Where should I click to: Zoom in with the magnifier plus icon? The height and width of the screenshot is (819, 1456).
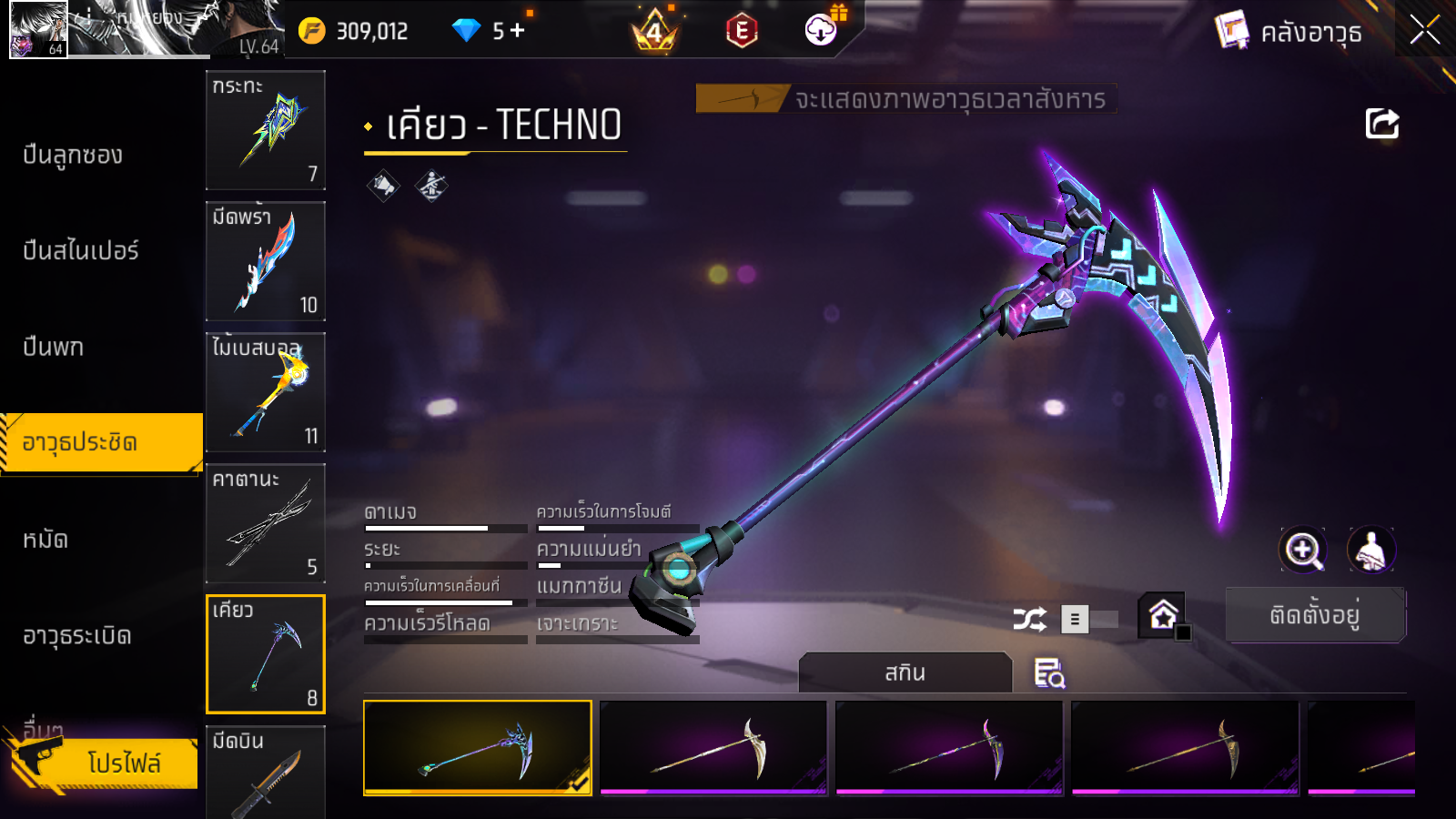click(1303, 550)
